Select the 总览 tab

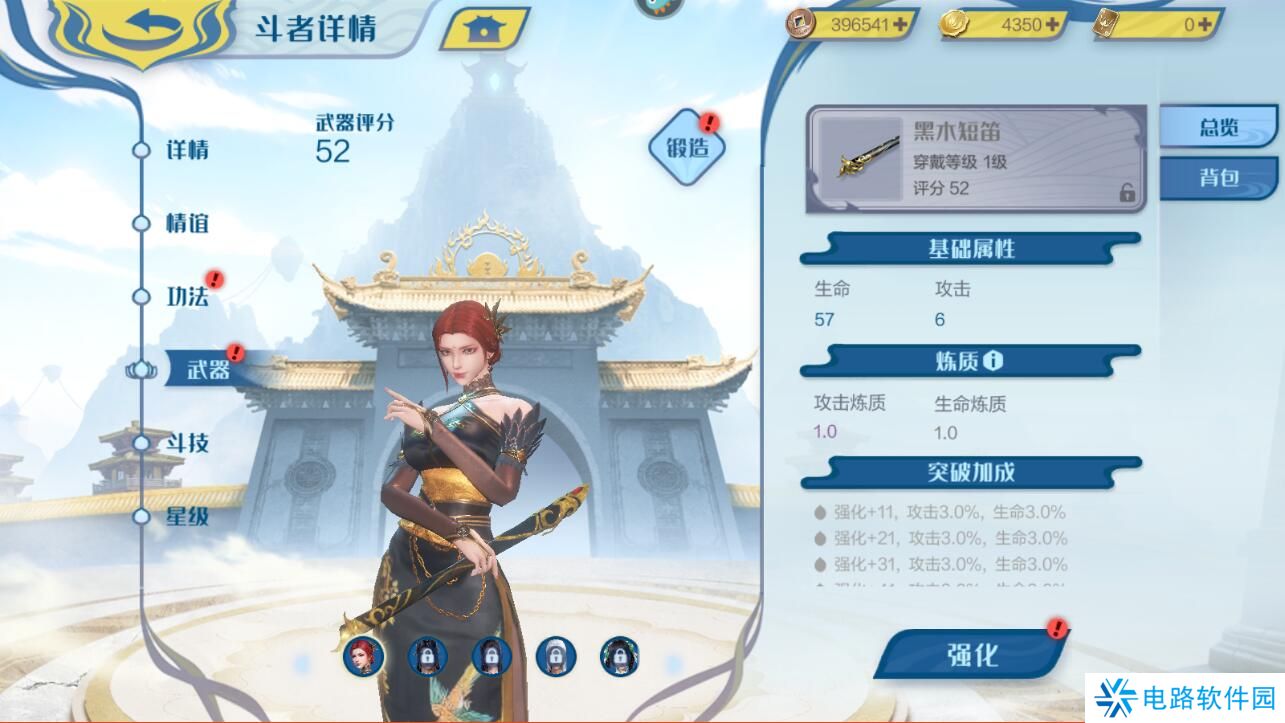click(x=1221, y=128)
